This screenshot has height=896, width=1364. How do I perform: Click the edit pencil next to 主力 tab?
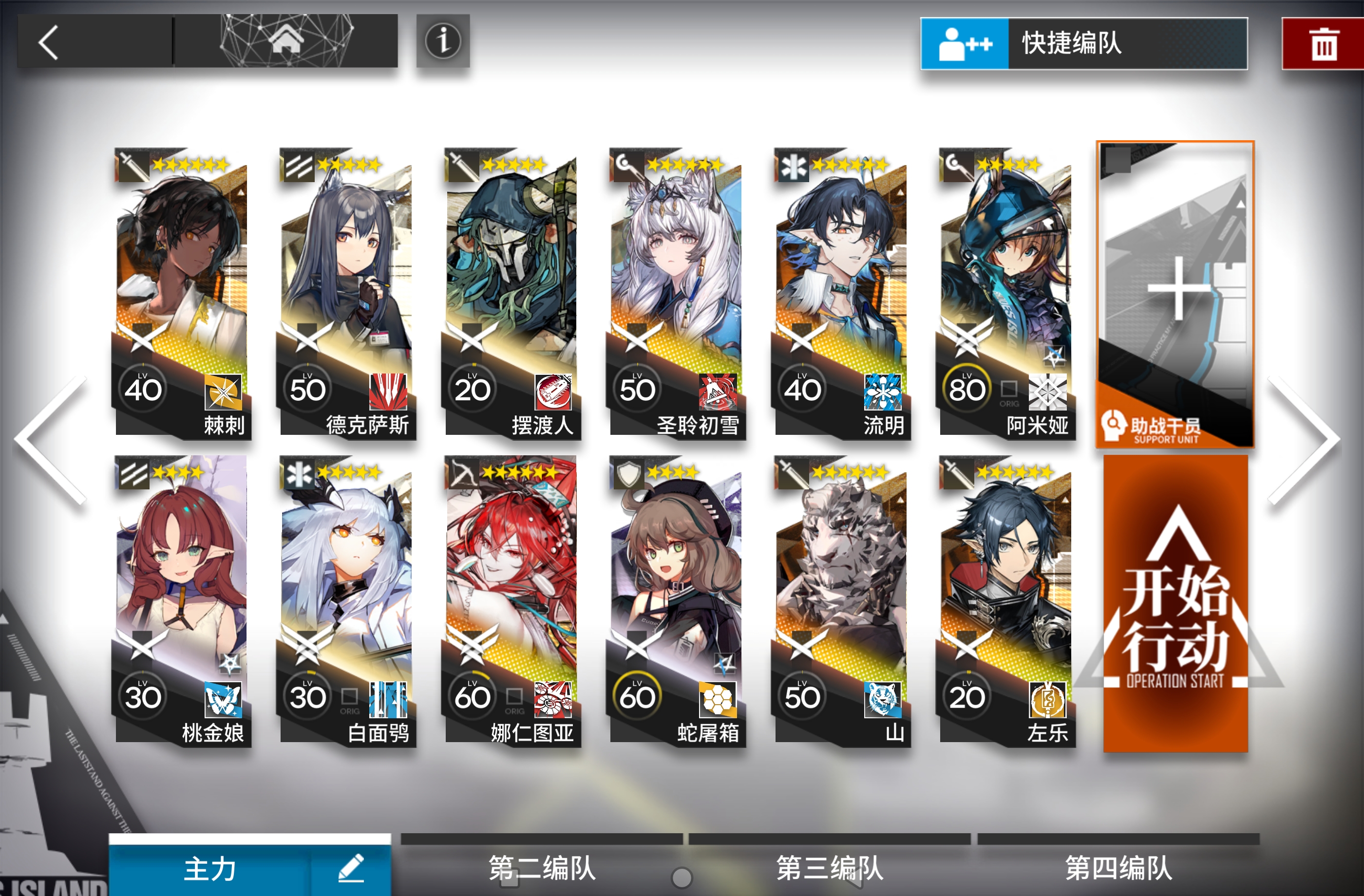point(350,869)
